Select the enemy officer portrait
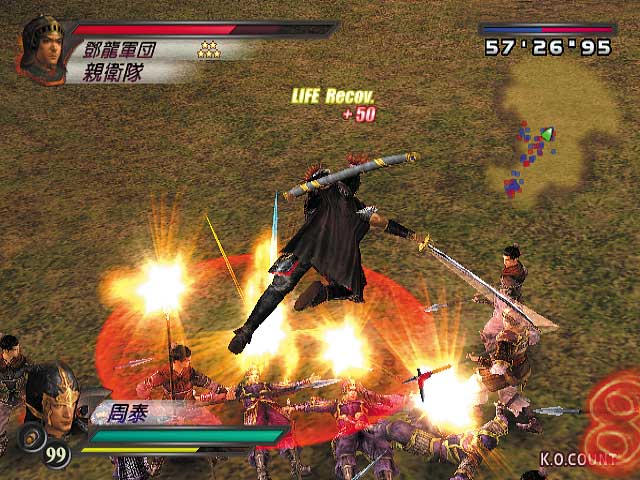Viewport: 640px width, 480px height. click(x=41, y=47)
